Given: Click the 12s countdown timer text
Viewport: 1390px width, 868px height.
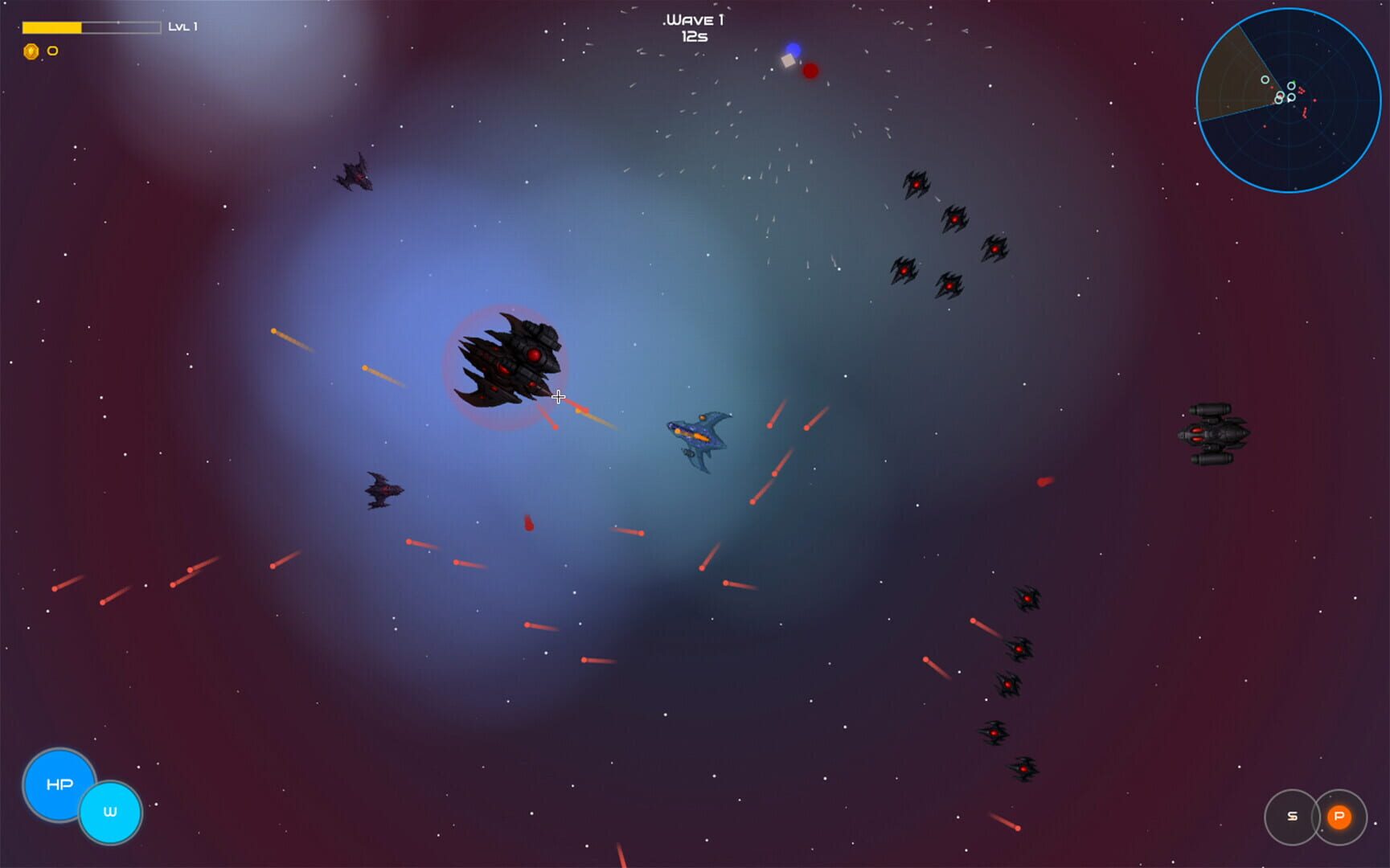Looking at the screenshot, I should pyautogui.click(x=696, y=37).
